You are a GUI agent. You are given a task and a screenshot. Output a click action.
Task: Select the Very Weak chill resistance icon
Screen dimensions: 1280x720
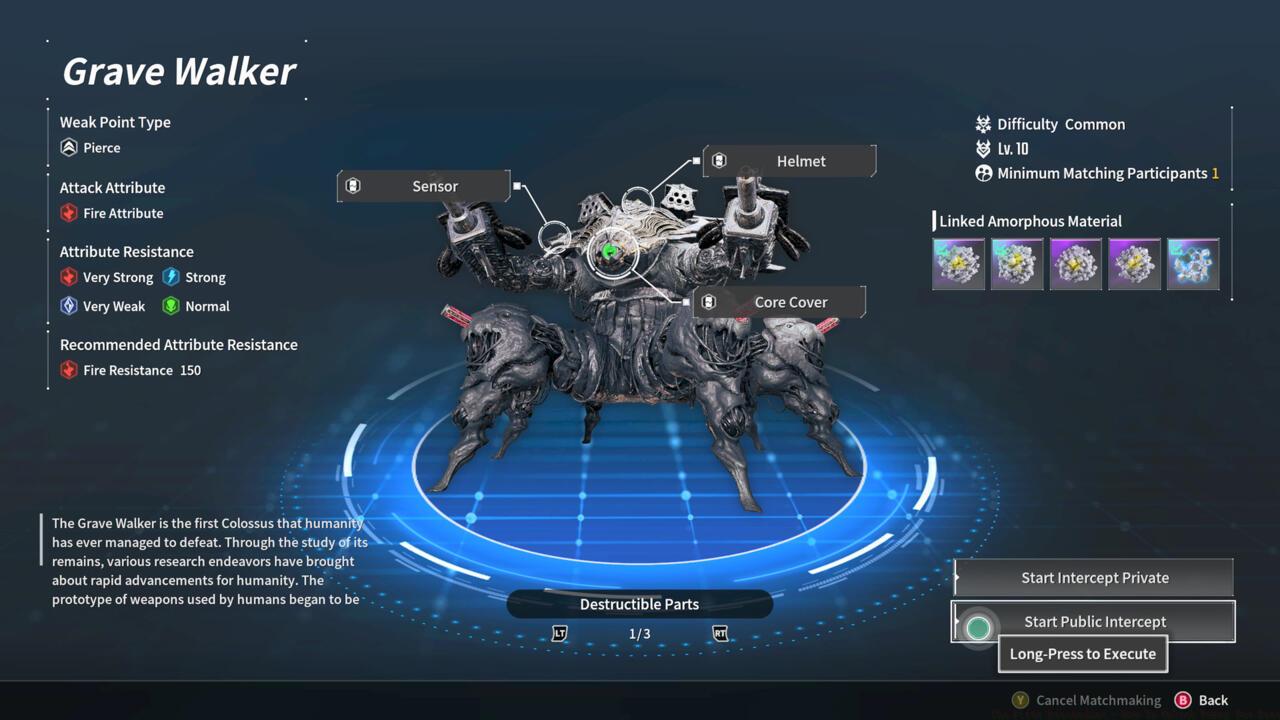(x=69, y=306)
